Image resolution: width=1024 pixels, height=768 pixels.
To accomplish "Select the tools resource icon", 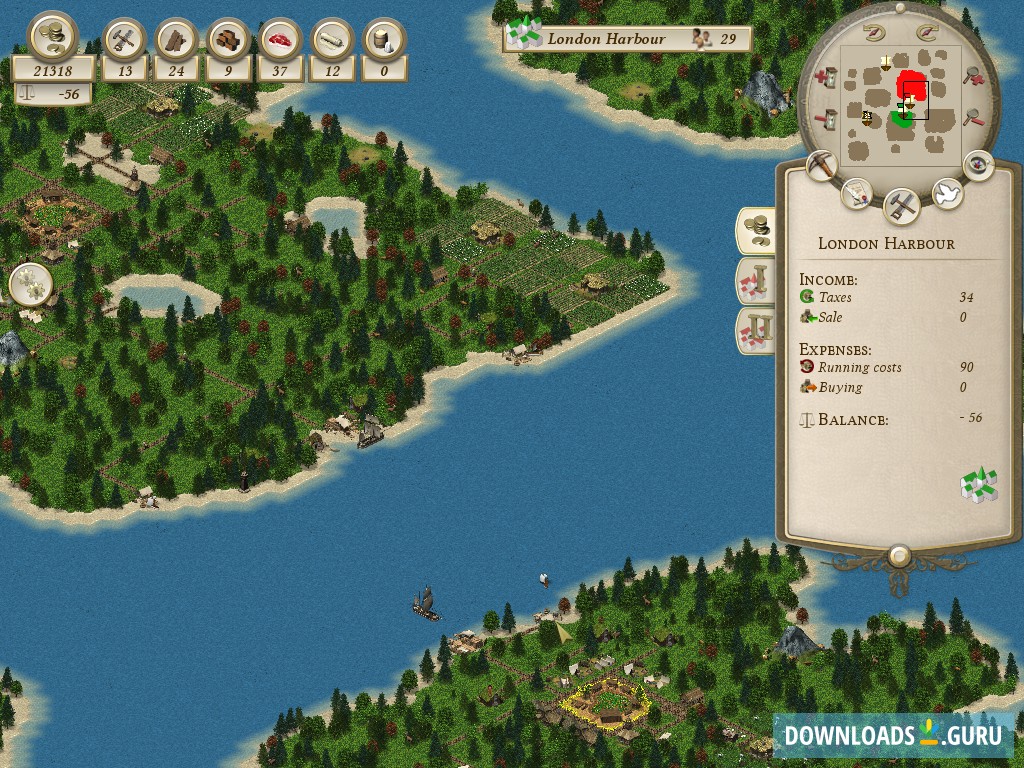I will click(125, 41).
